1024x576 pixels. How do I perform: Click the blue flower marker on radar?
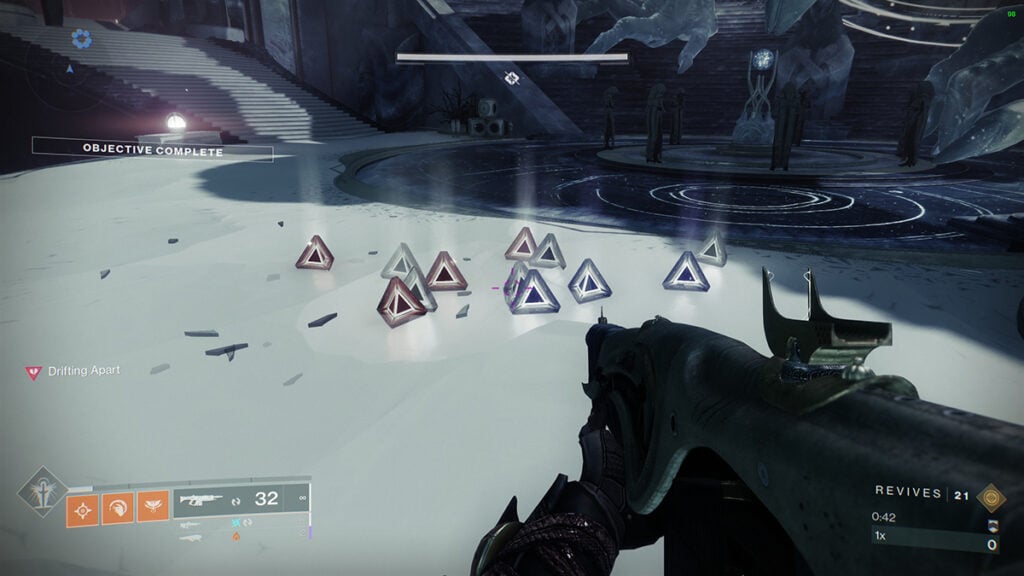pos(81,39)
